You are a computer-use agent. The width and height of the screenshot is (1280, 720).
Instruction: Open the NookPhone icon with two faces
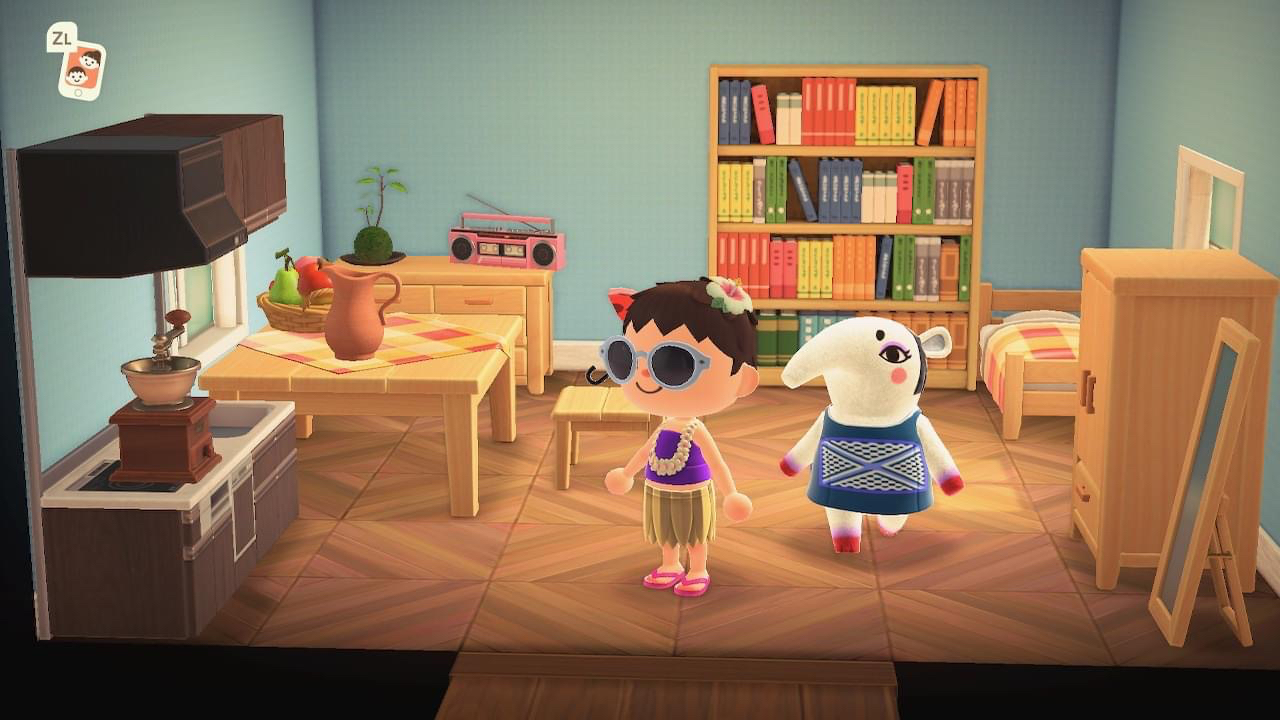pos(81,70)
